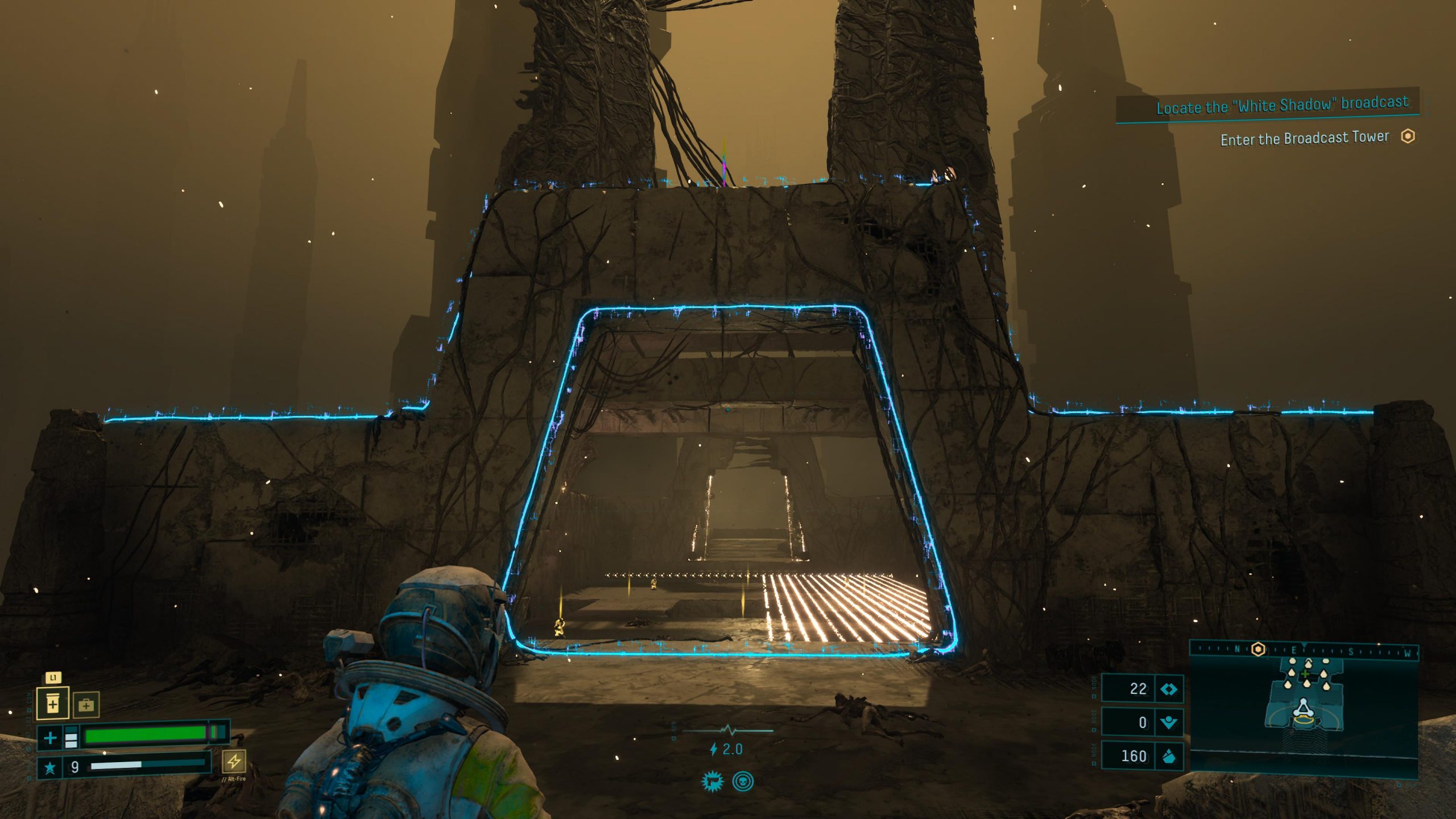Open the minimap panel
The image size is (1456, 819).
(x=1304, y=710)
